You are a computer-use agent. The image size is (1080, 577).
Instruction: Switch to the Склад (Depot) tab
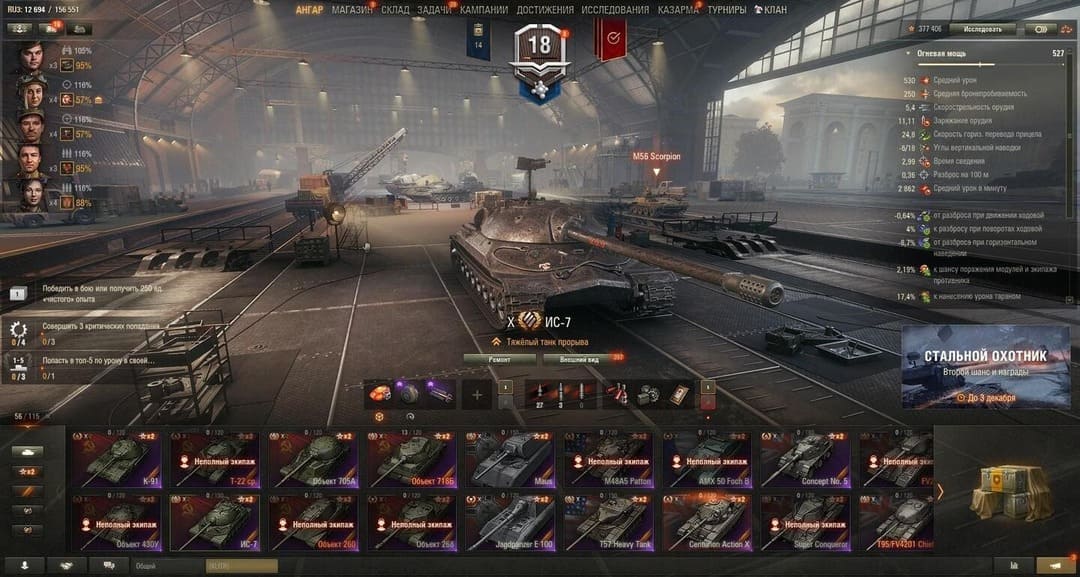[395, 10]
